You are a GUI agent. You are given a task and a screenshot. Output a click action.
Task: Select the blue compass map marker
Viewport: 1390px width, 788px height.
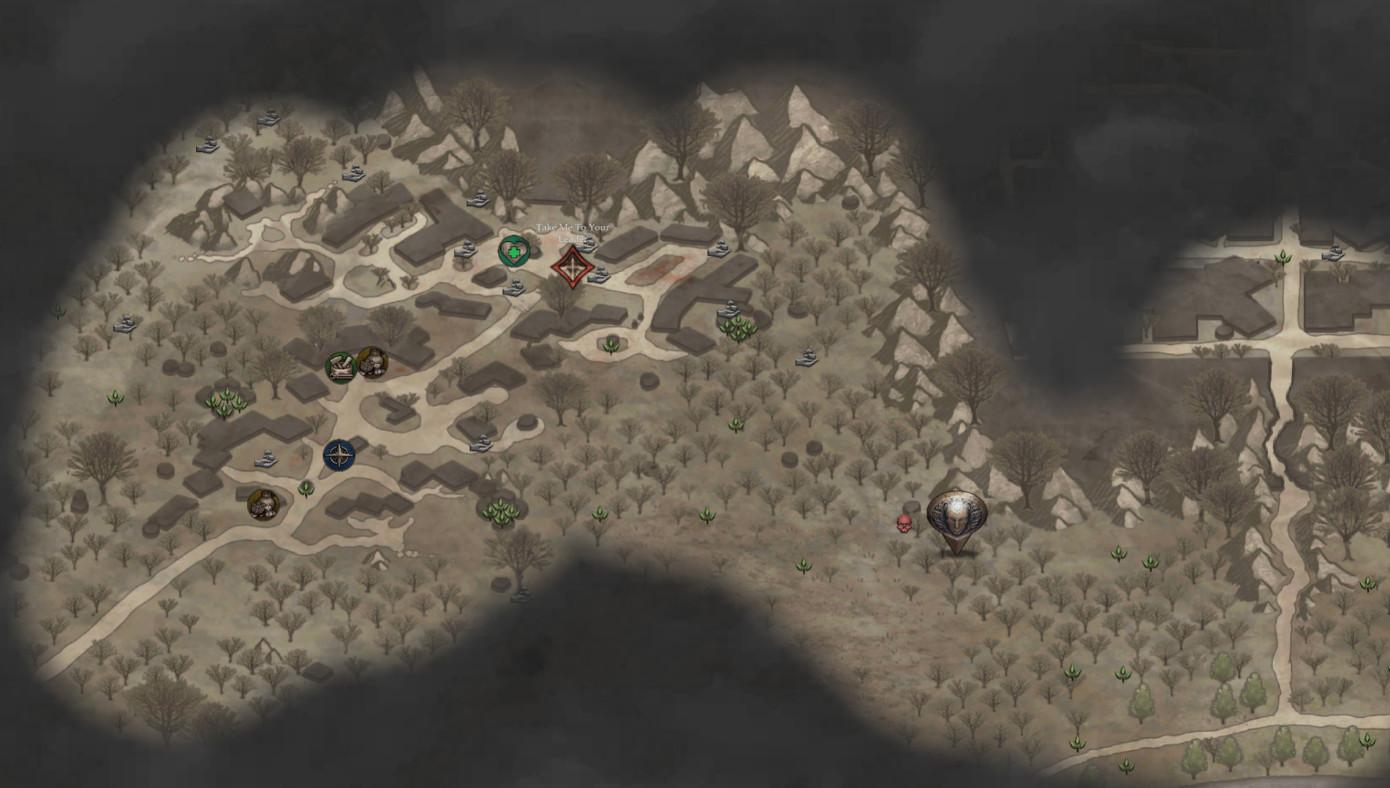tap(337, 455)
